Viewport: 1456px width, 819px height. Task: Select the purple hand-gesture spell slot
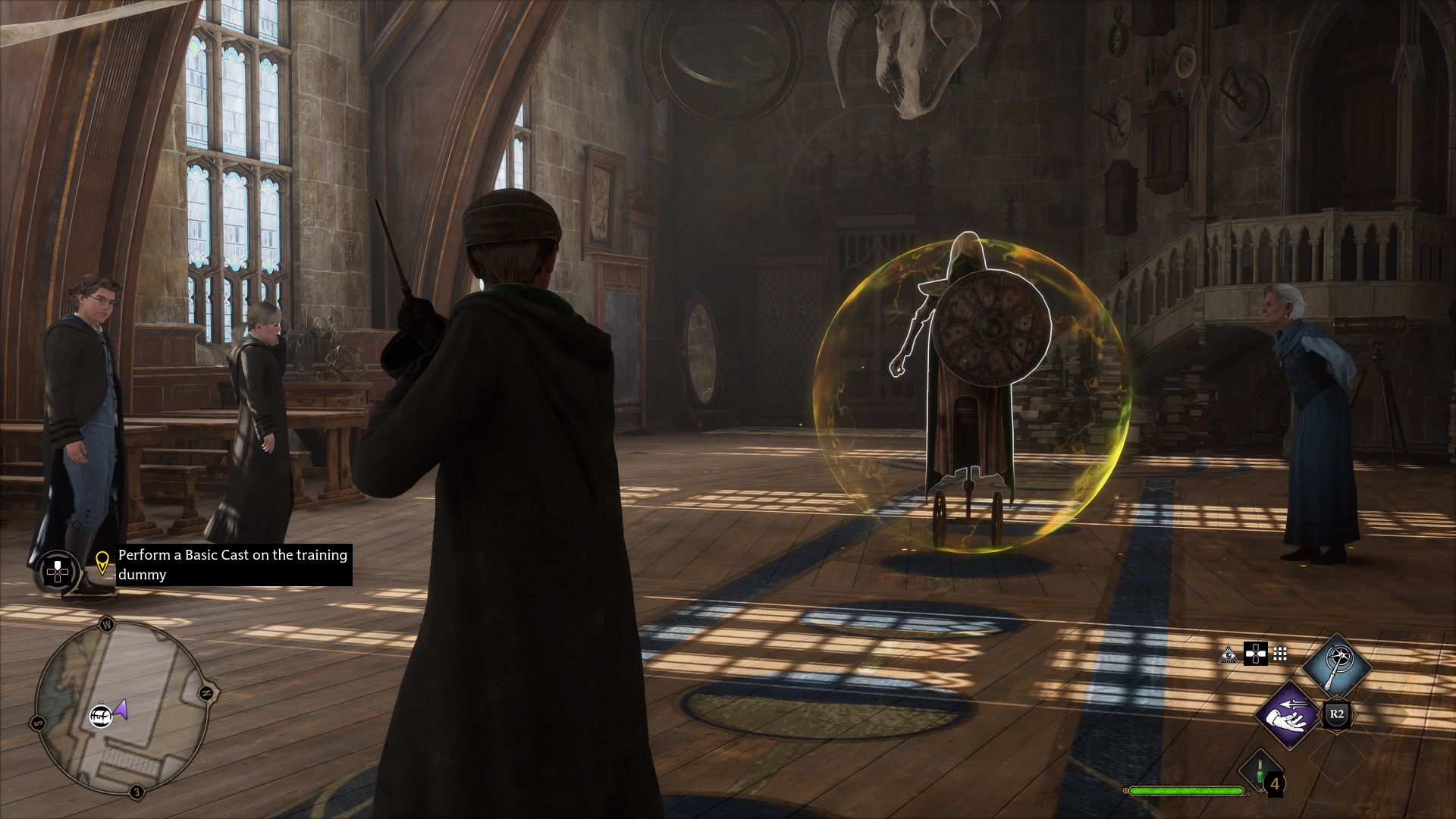[x=1287, y=716]
